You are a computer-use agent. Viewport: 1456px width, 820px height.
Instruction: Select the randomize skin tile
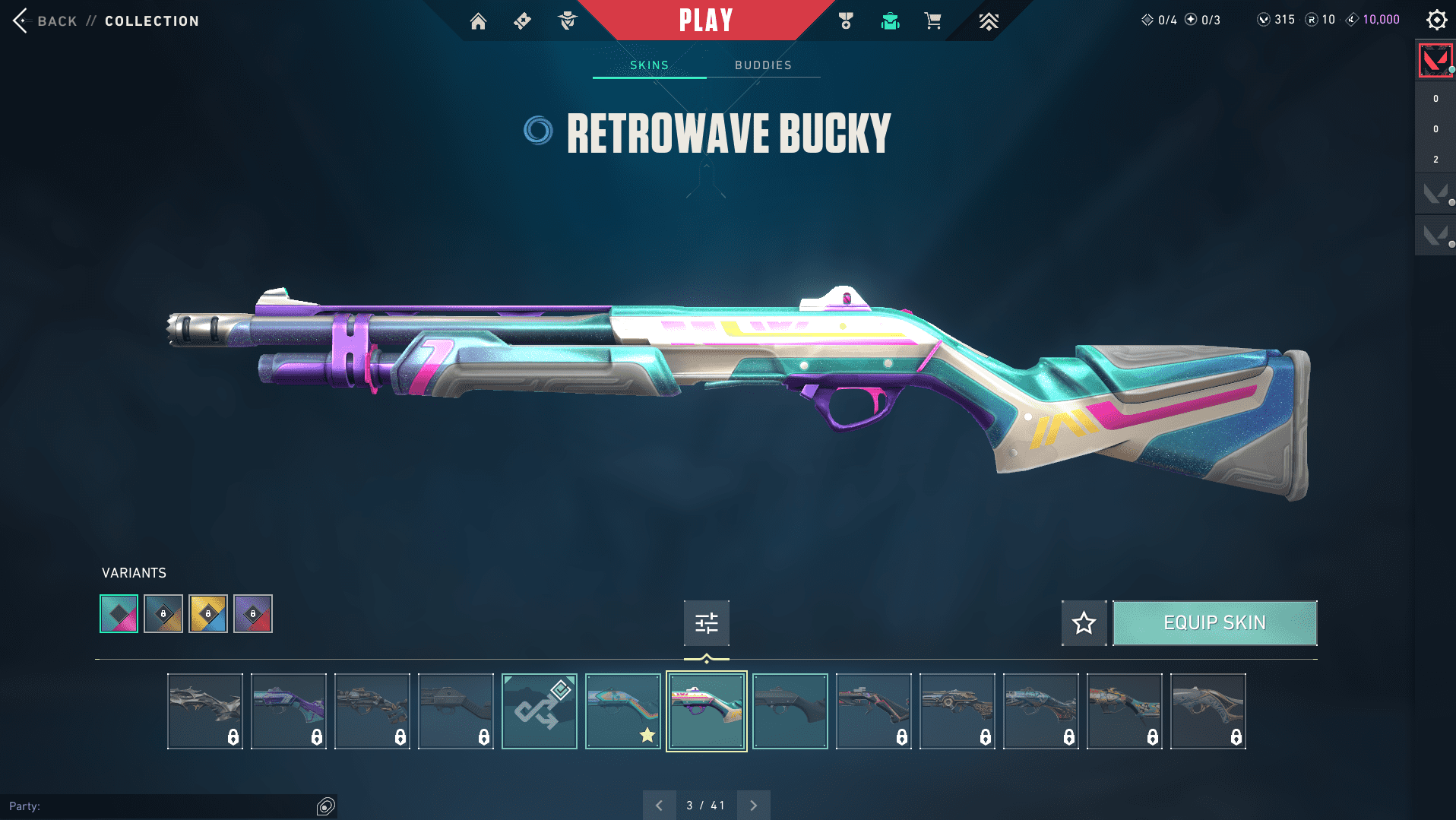click(540, 711)
